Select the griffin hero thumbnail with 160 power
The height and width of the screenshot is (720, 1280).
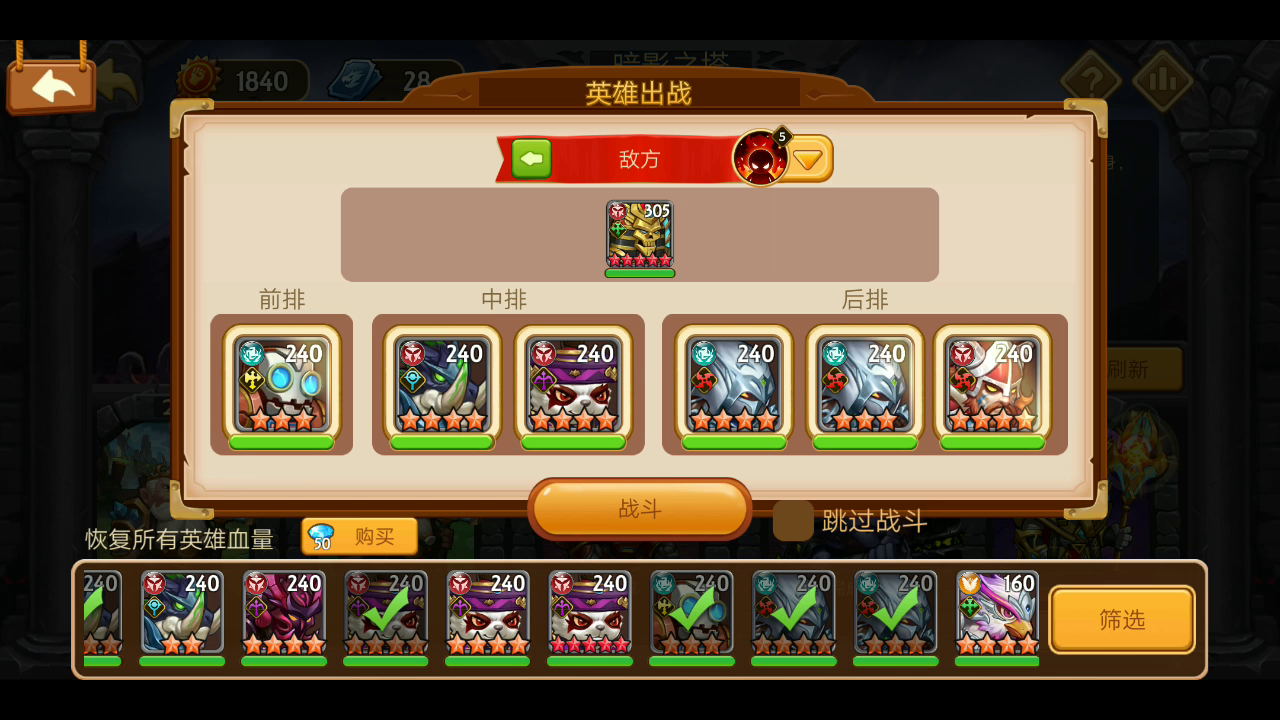[x=995, y=617]
